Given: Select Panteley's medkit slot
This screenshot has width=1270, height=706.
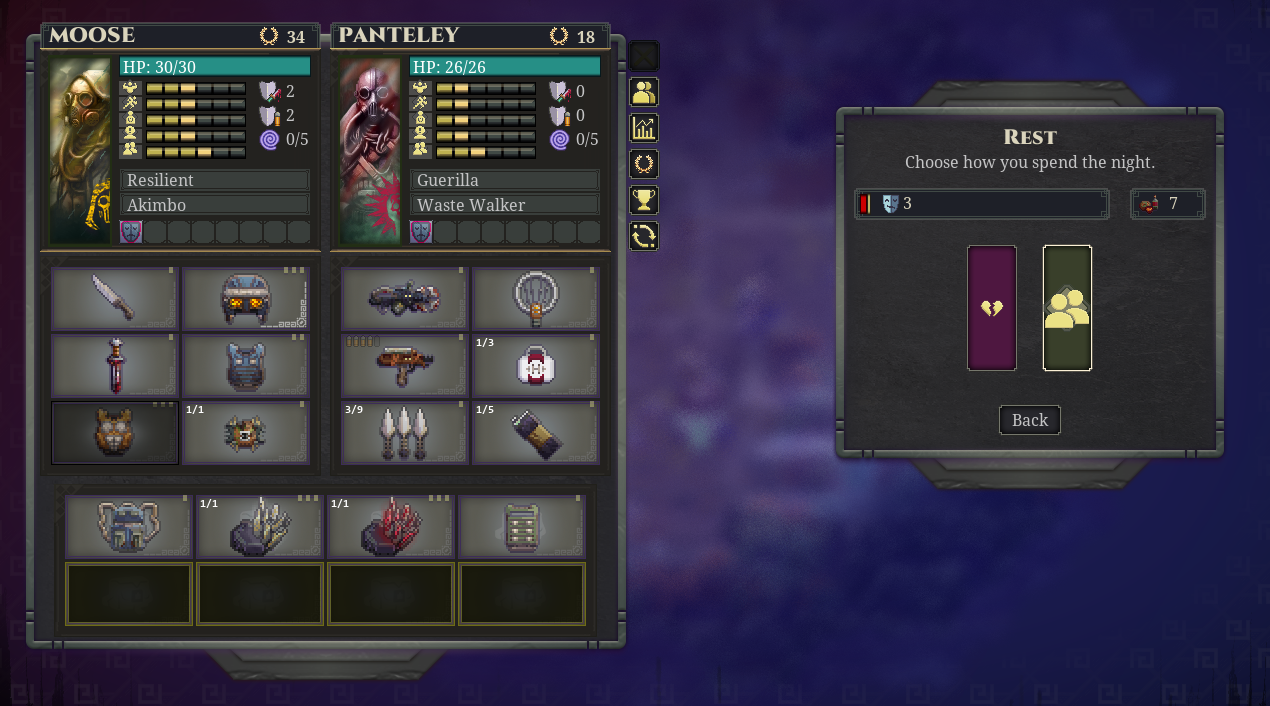Looking at the screenshot, I should (535, 365).
